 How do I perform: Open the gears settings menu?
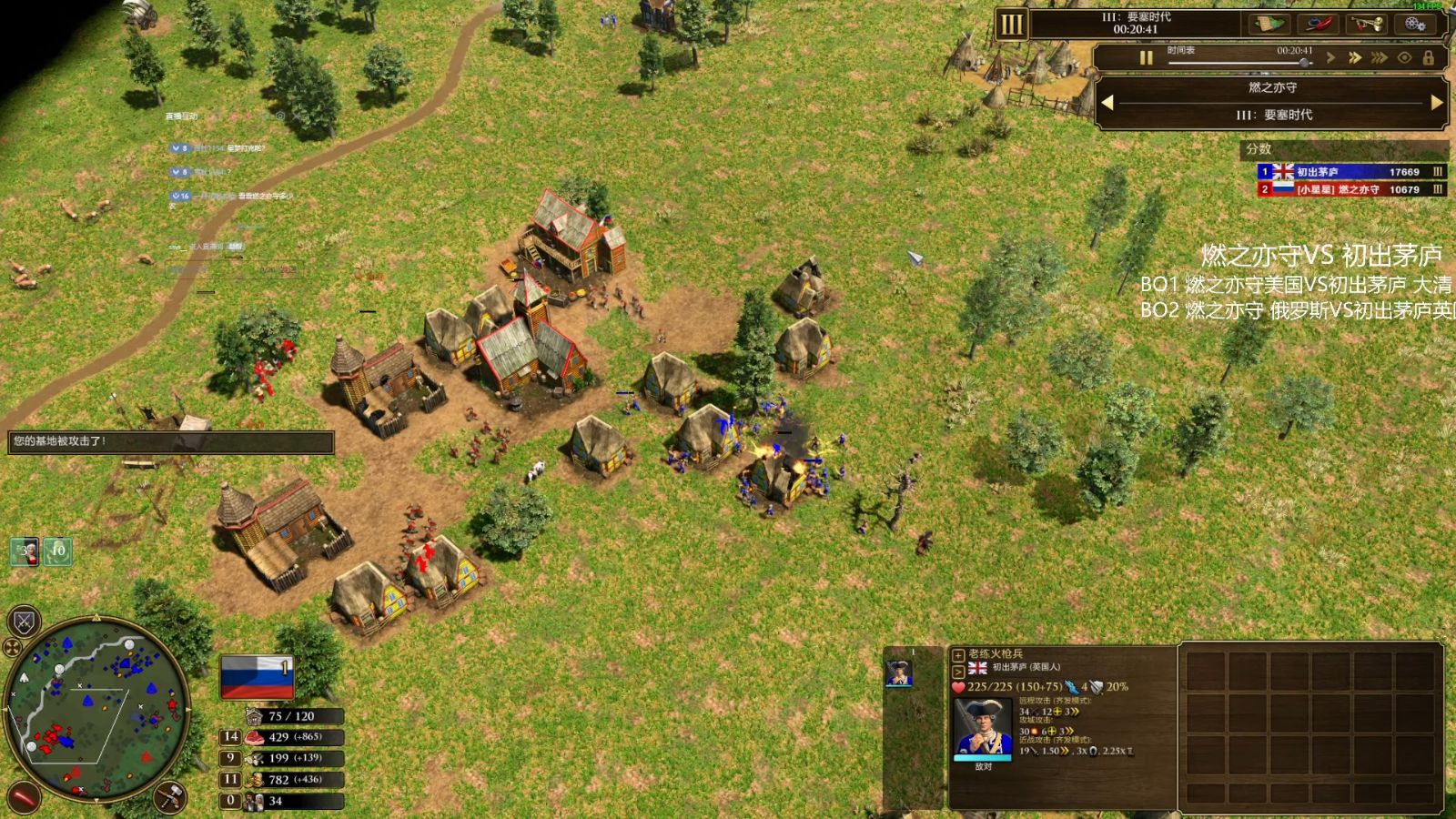(x=1415, y=24)
